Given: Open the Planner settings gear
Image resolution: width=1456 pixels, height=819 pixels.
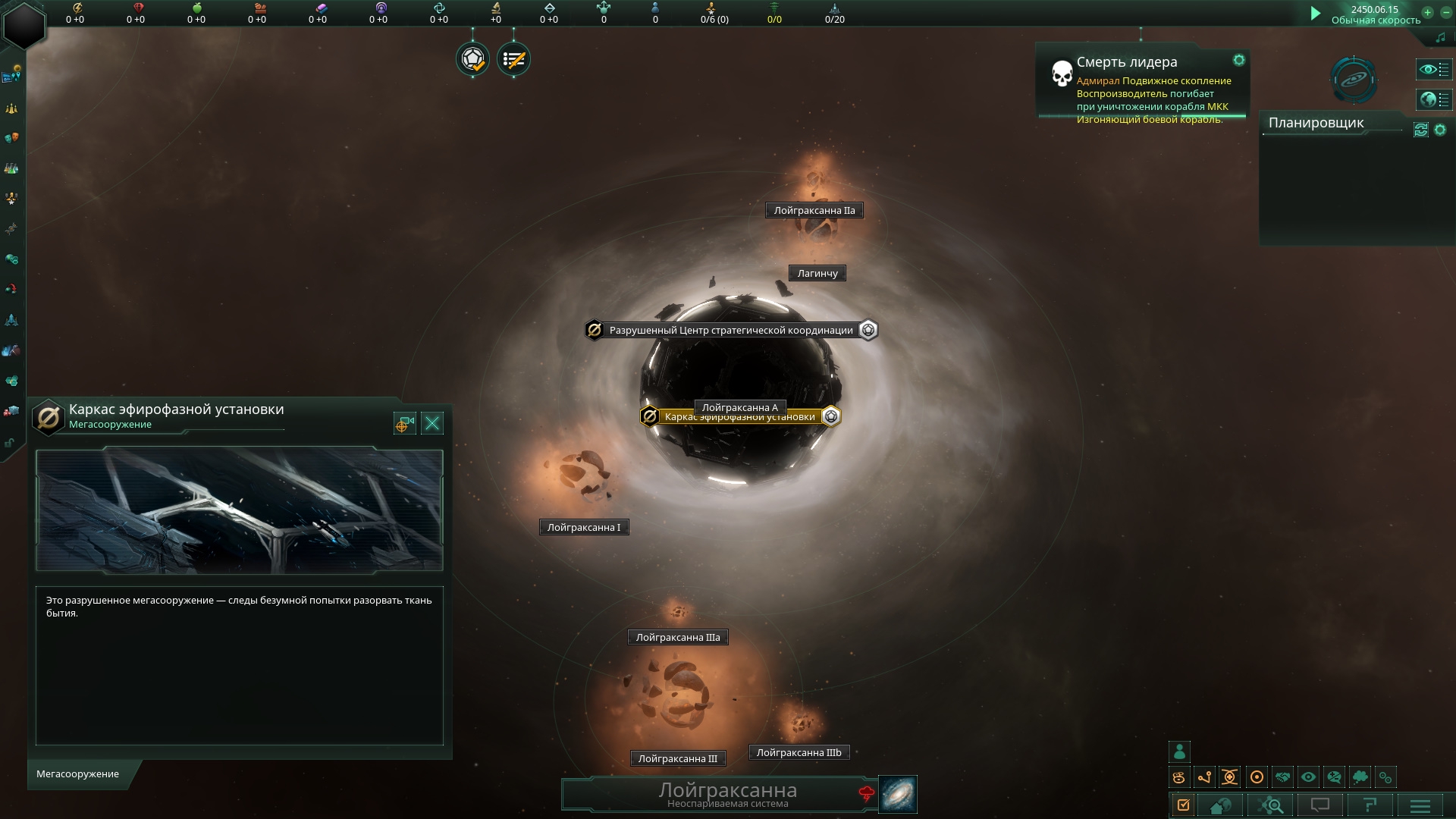Looking at the screenshot, I should pyautogui.click(x=1440, y=130).
